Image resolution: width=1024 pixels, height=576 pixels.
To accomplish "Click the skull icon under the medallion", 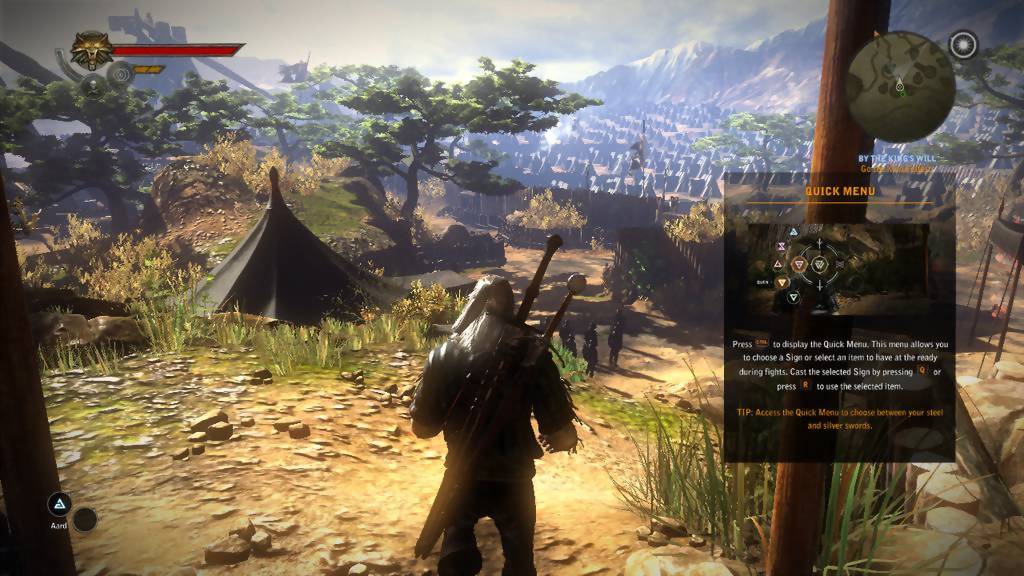I will (93, 85).
